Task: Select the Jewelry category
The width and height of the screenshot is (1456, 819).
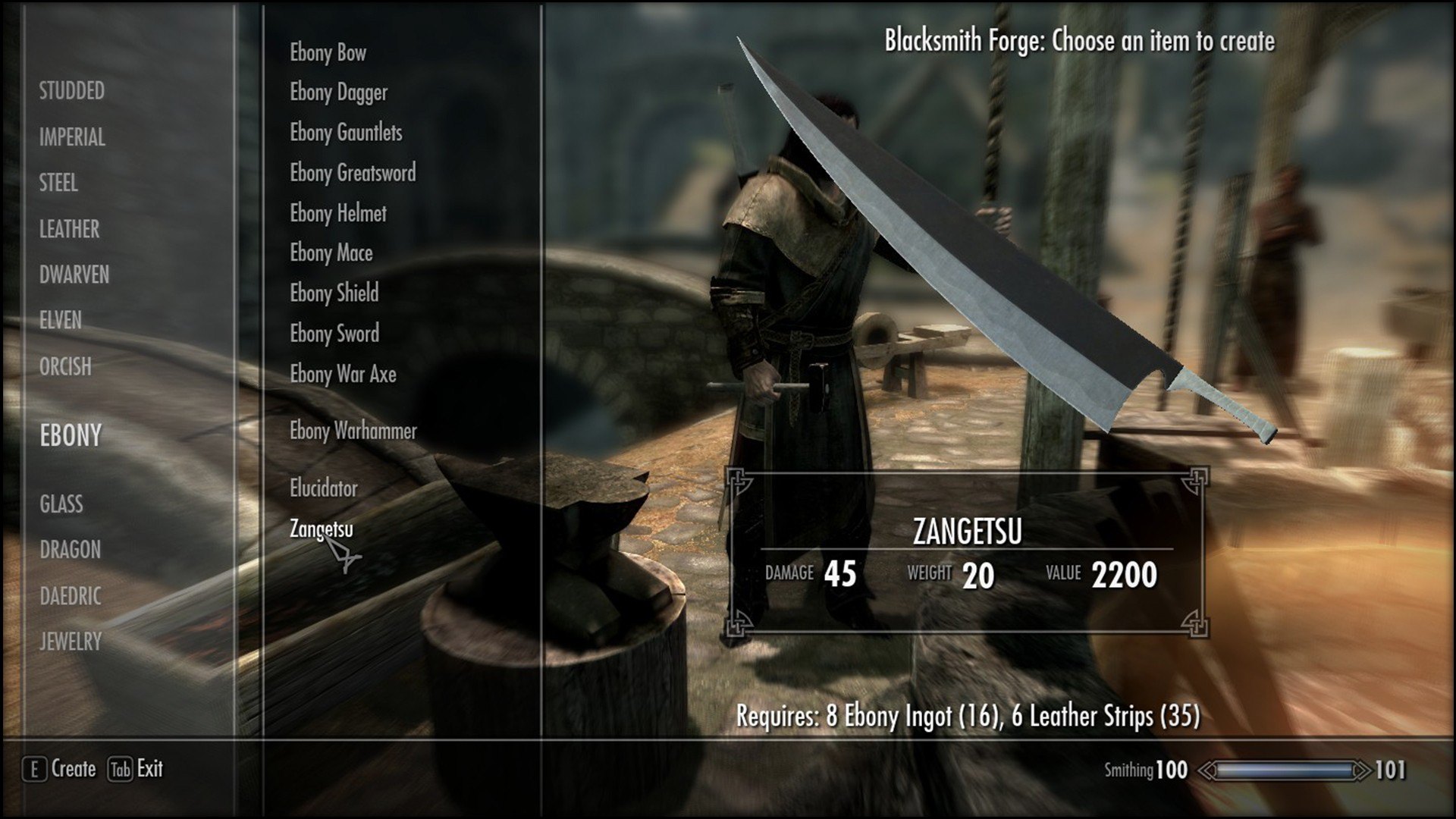Action: pyautogui.click(x=71, y=642)
